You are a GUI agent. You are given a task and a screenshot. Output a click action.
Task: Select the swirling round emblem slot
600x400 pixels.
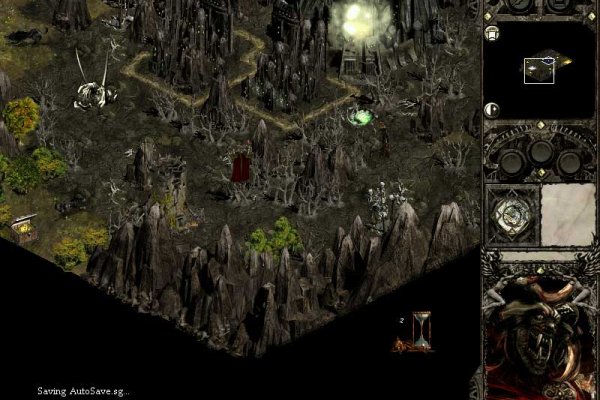tap(513, 212)
